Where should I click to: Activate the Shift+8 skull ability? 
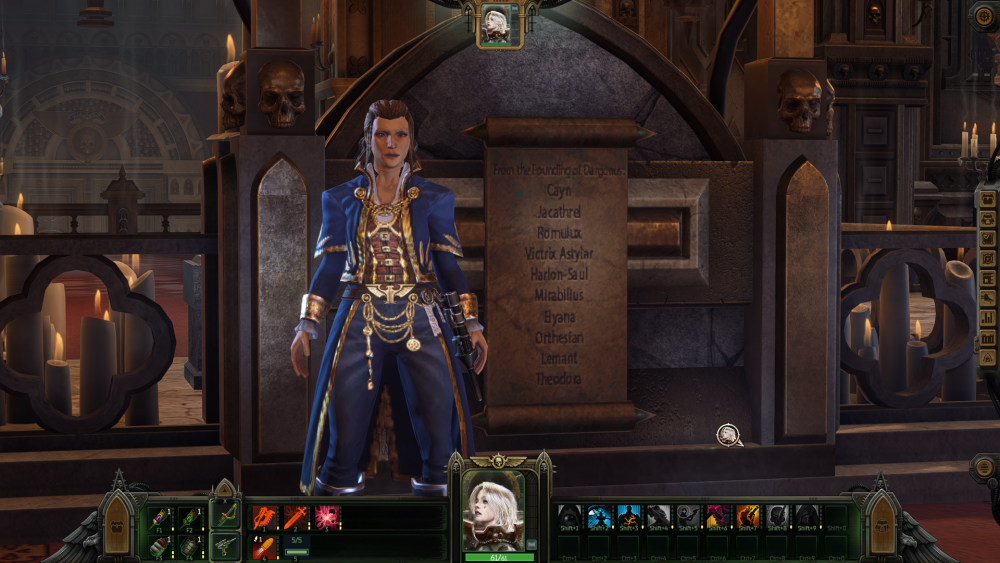click(778, 516)
